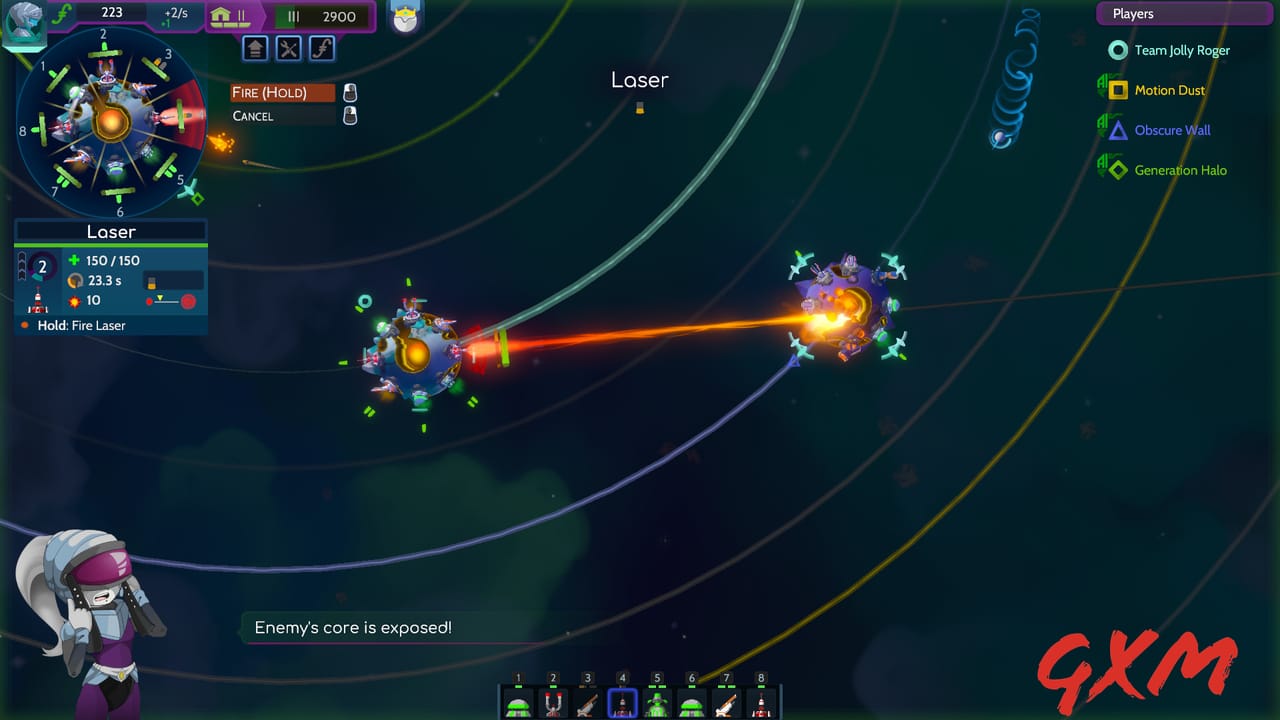
Task: Click the Players panel header
Action: point(1184,13)
